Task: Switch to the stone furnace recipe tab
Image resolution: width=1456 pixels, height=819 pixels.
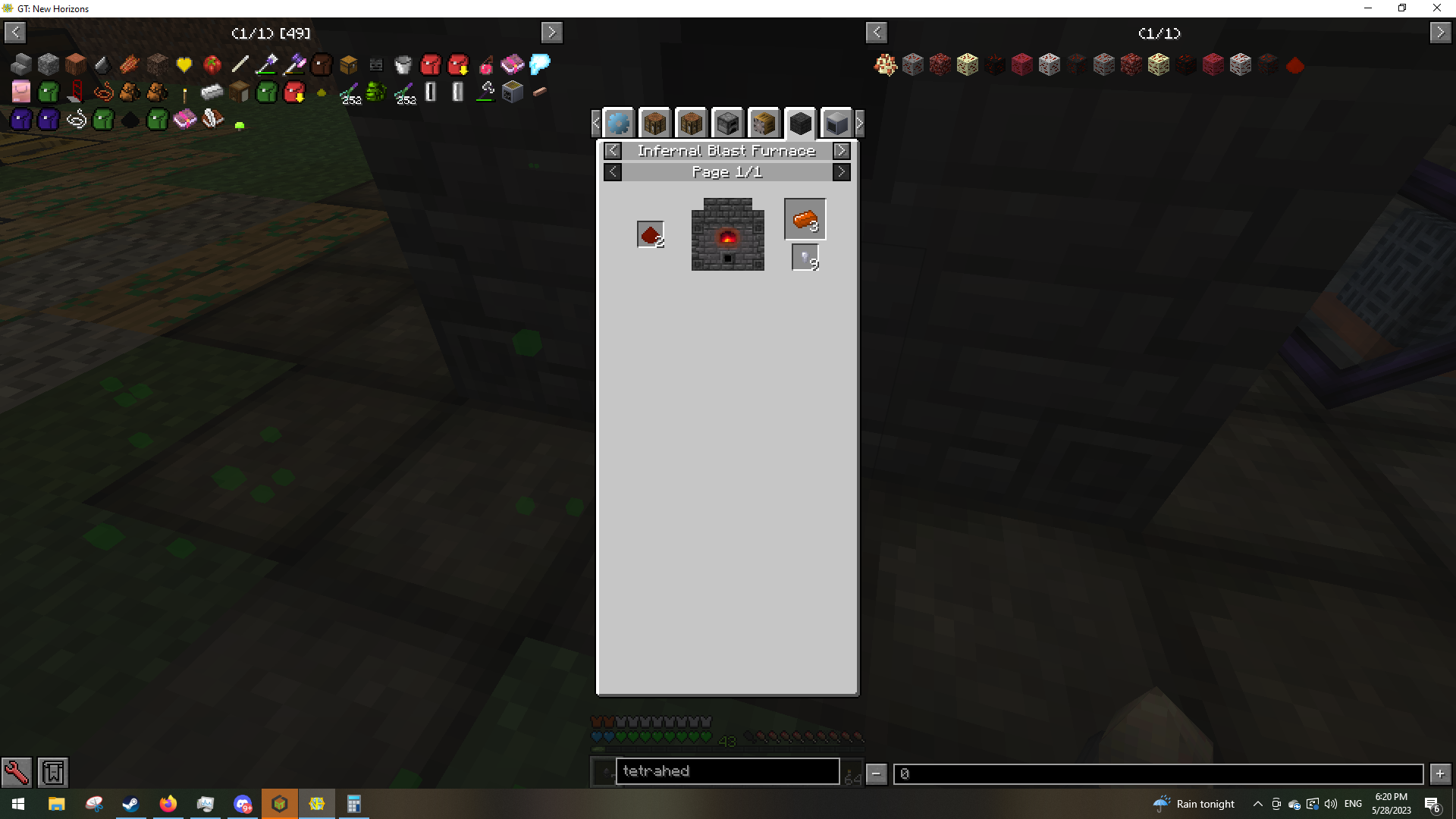Action: coord(728,122)
